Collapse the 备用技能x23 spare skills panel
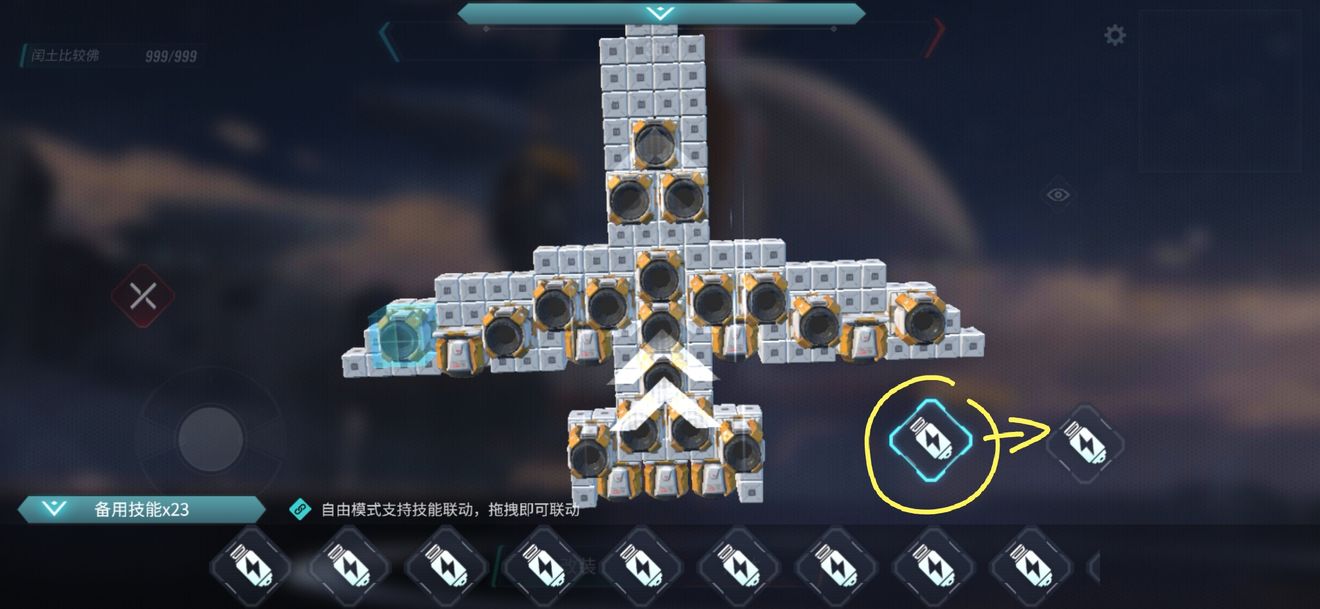Screen dimensions: 1320x609 pos(54,509)
